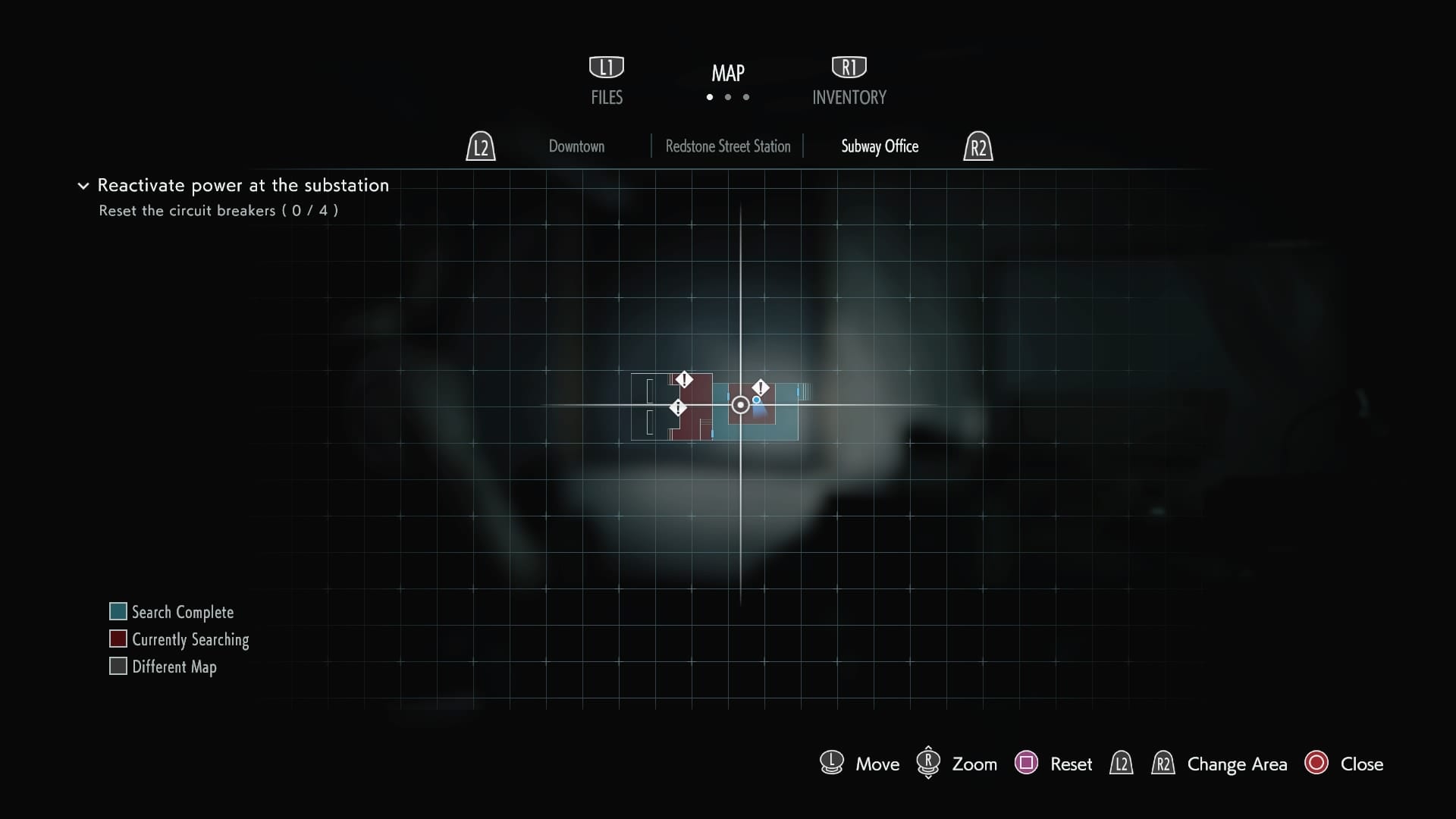The height and width of the screenshot is (819, 1456).
Task: Show the Downtown area map
Action: pyautogui.click(x=576, y=146)
